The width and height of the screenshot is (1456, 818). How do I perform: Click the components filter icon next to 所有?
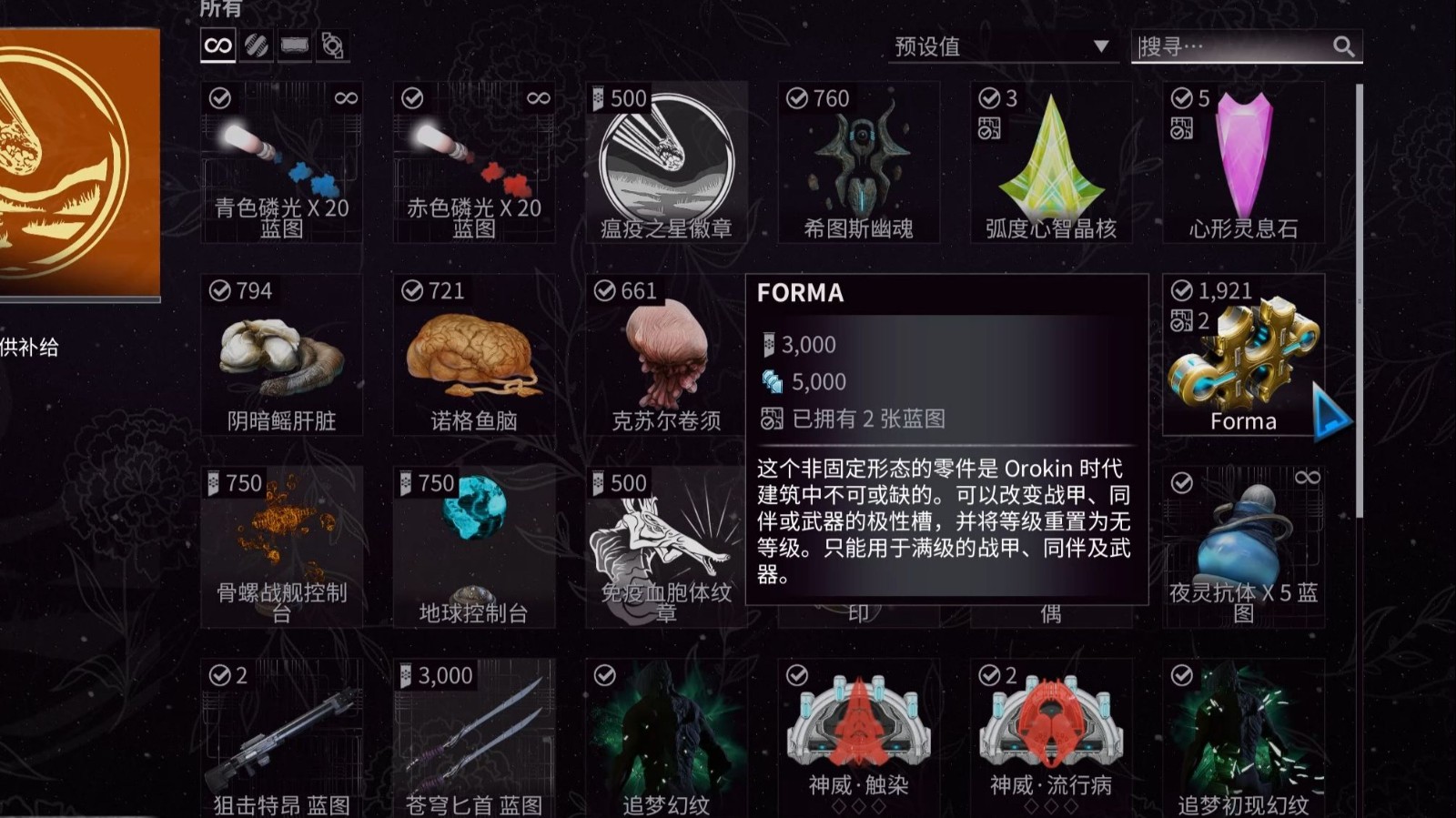click(333, 45)
